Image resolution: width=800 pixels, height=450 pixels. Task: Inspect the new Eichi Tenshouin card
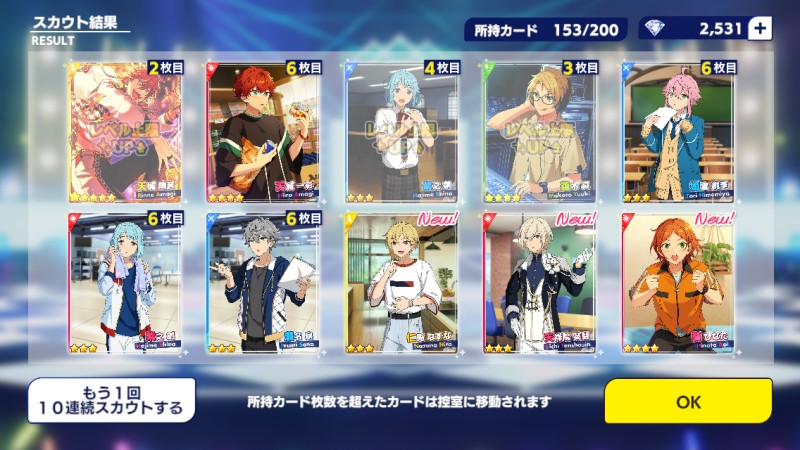[x=540, y=283]
